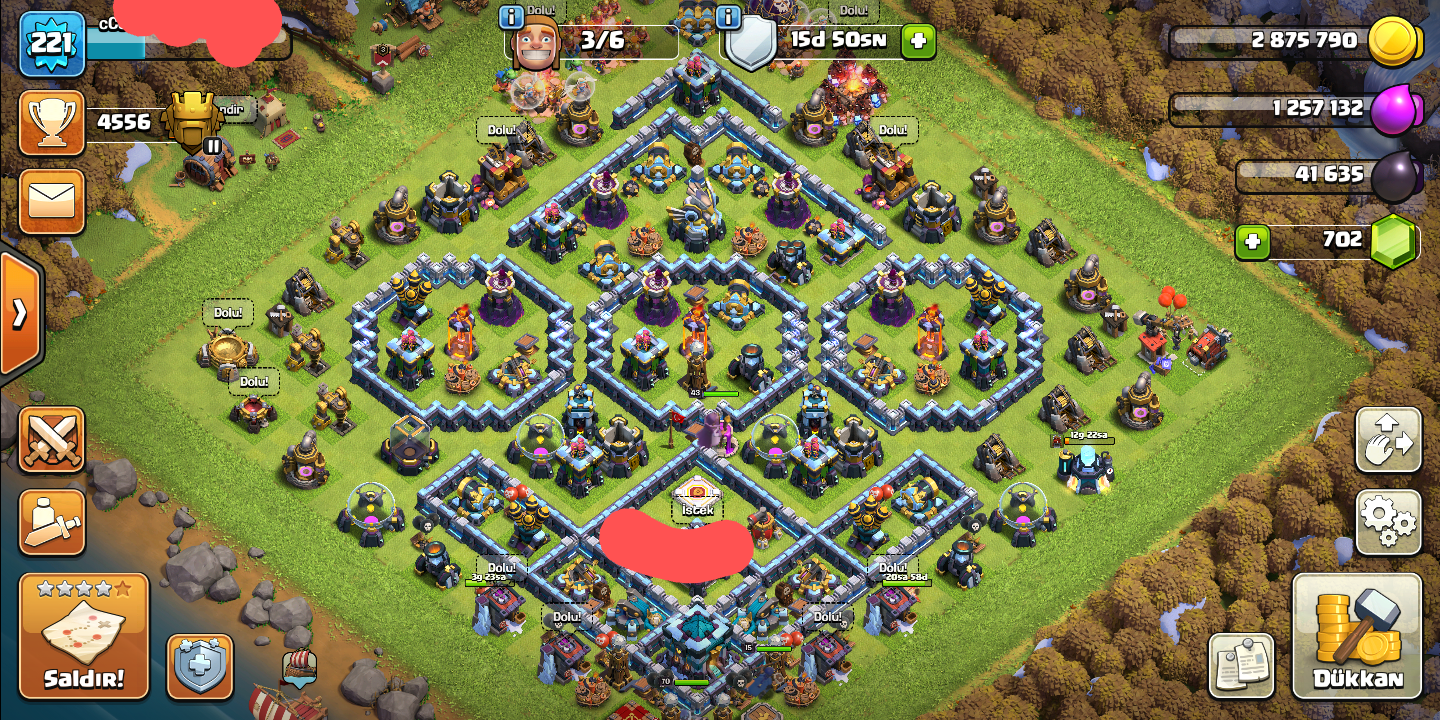
Task: Open the settings gears
Action: pos(1388,521)
